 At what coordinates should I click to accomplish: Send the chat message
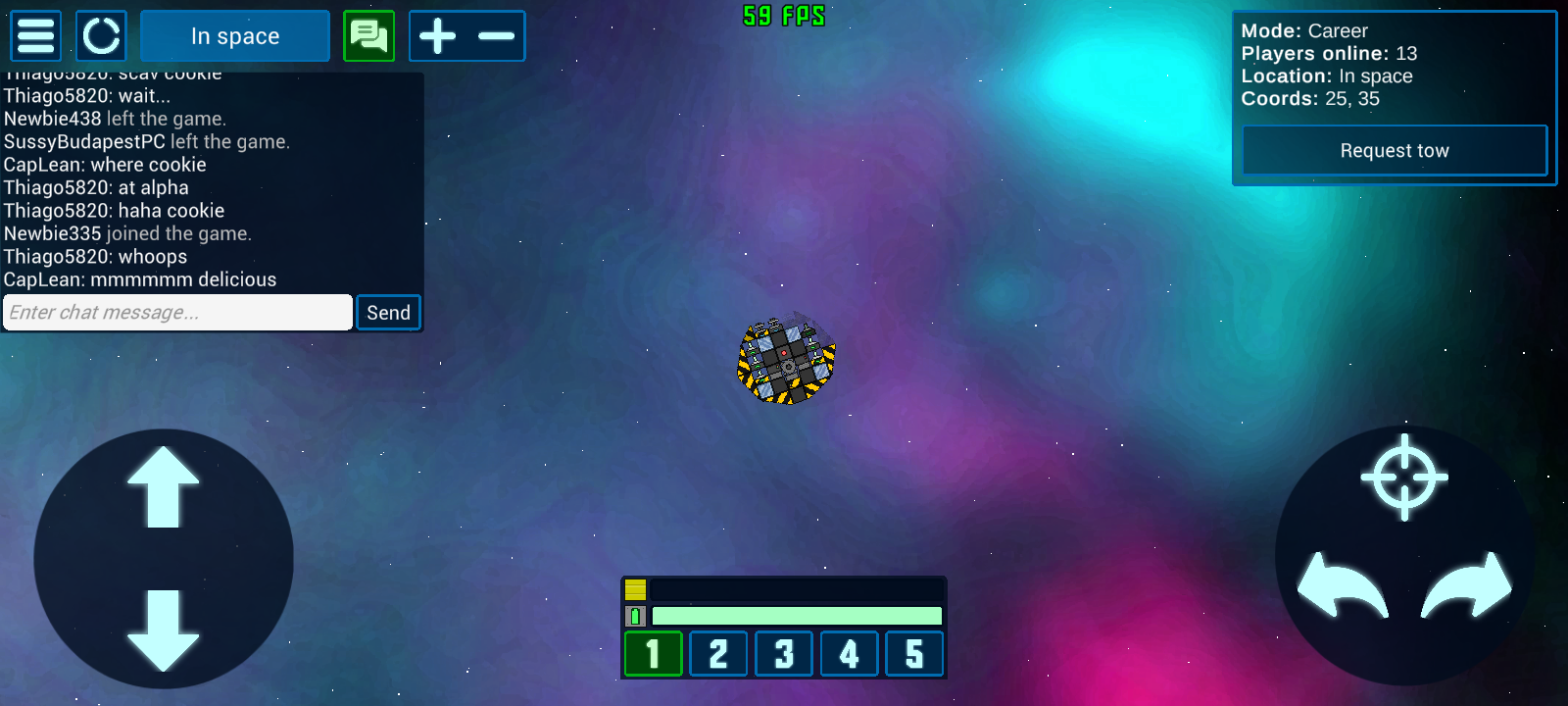(388, 313)
